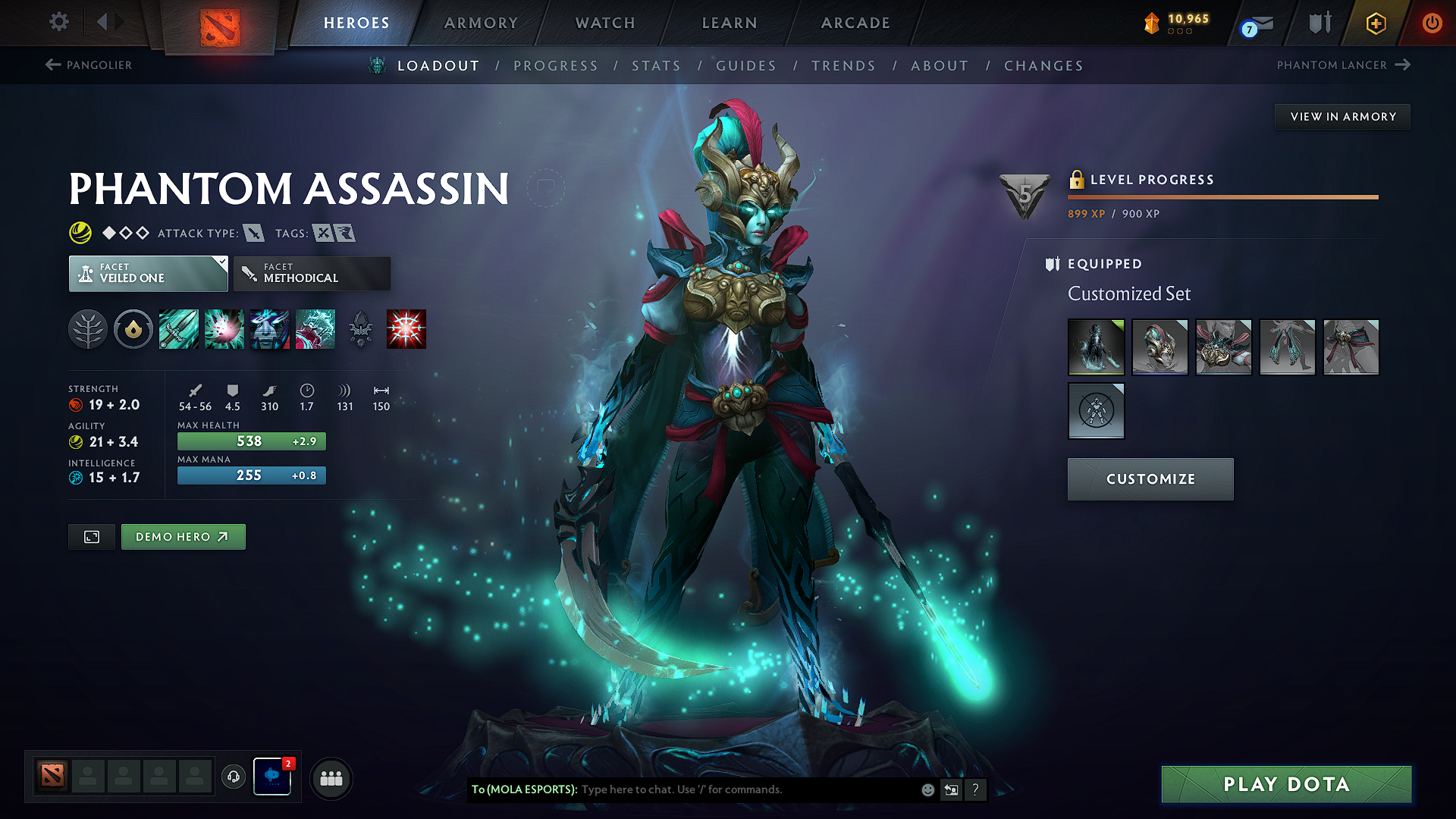Click the emoticon smiley in the chat bar
The image size is (1456, 819).
[927, 789]
